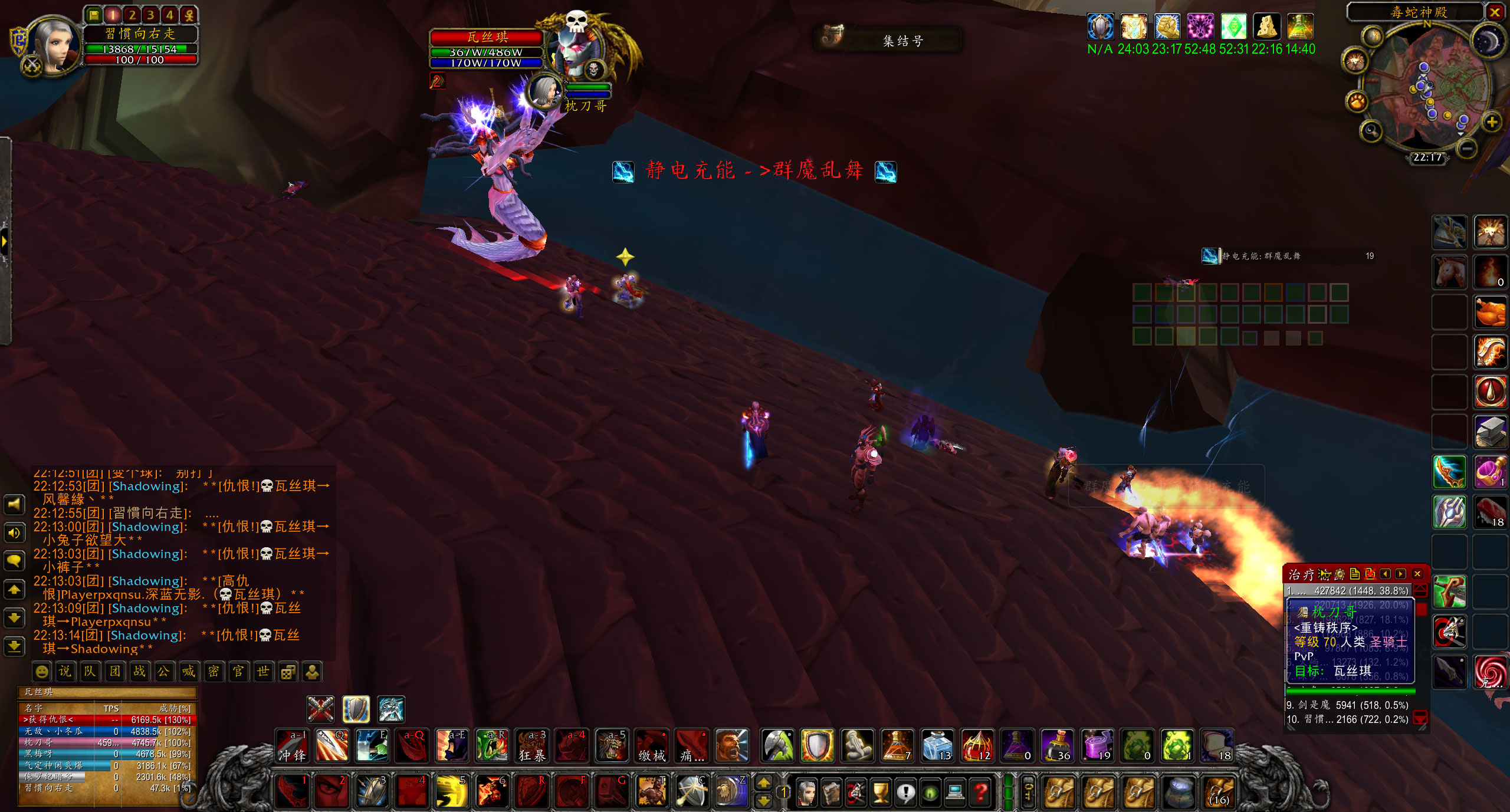
Task: Choose the Say (说) chat channel button
Action: tap(65, 672)
